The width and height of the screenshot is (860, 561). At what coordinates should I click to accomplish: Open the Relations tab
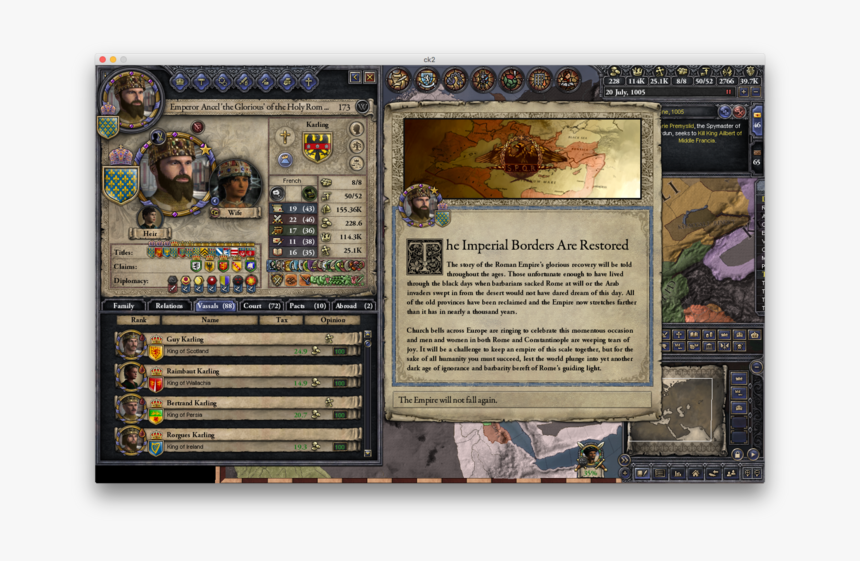coord(169,305)
